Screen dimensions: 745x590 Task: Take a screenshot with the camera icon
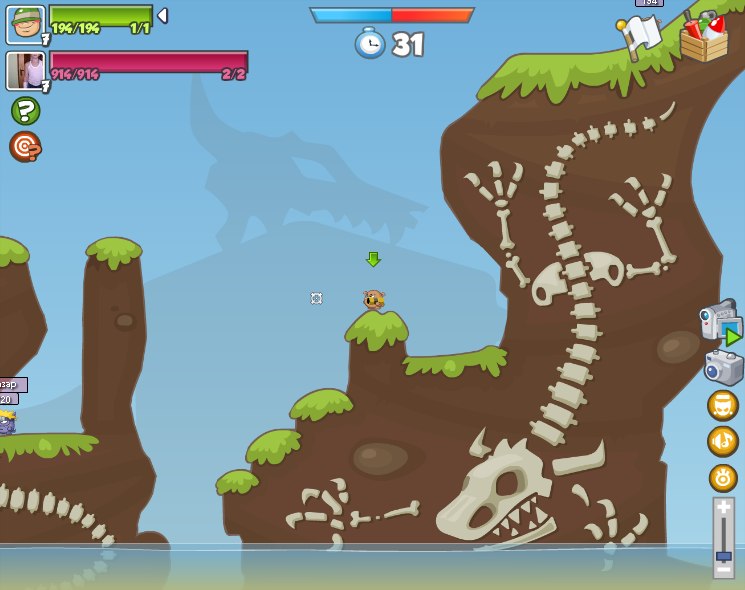coord(723,367)
